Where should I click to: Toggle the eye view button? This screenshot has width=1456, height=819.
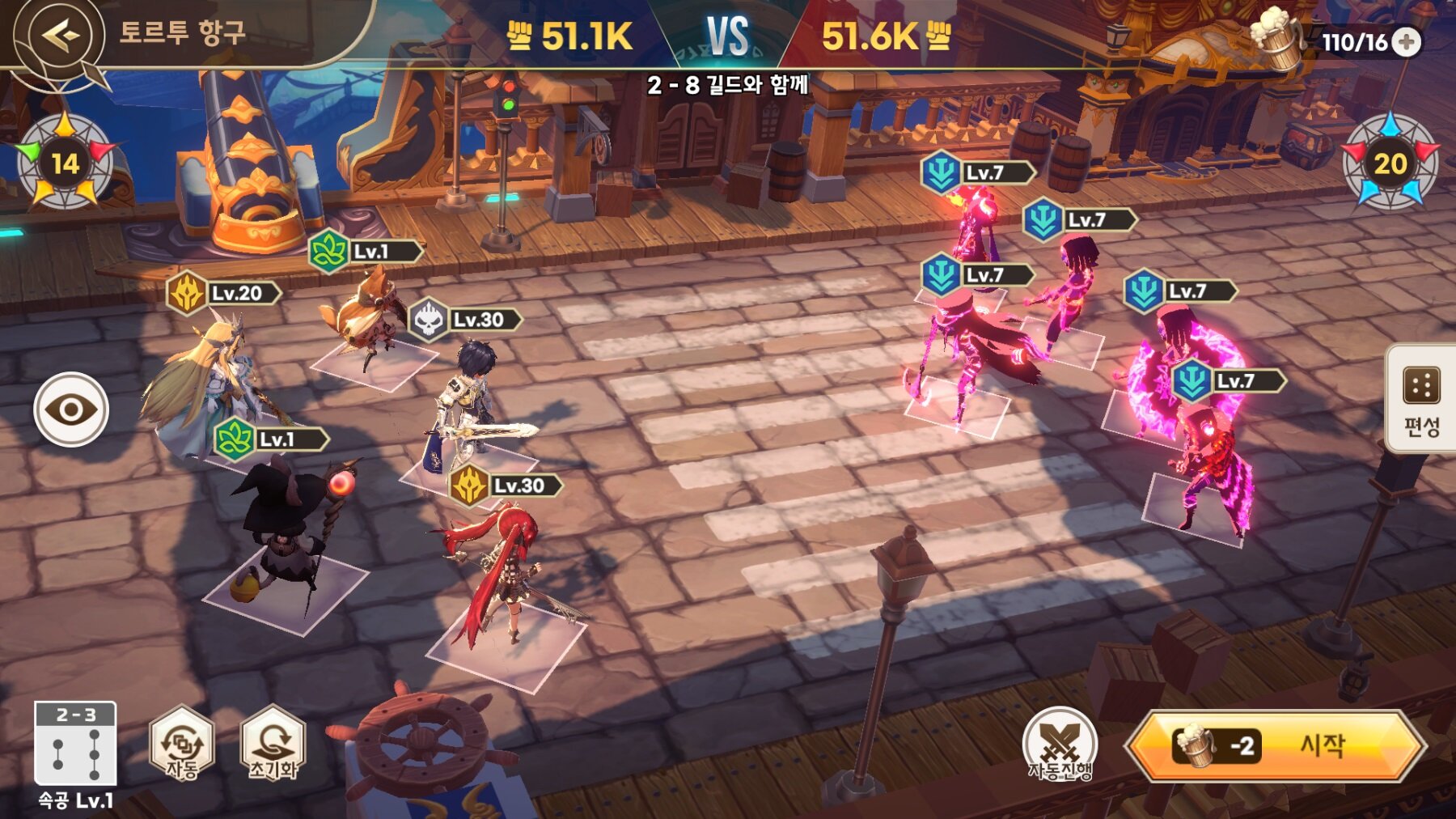pyautogui.click(x=71, y=409)
